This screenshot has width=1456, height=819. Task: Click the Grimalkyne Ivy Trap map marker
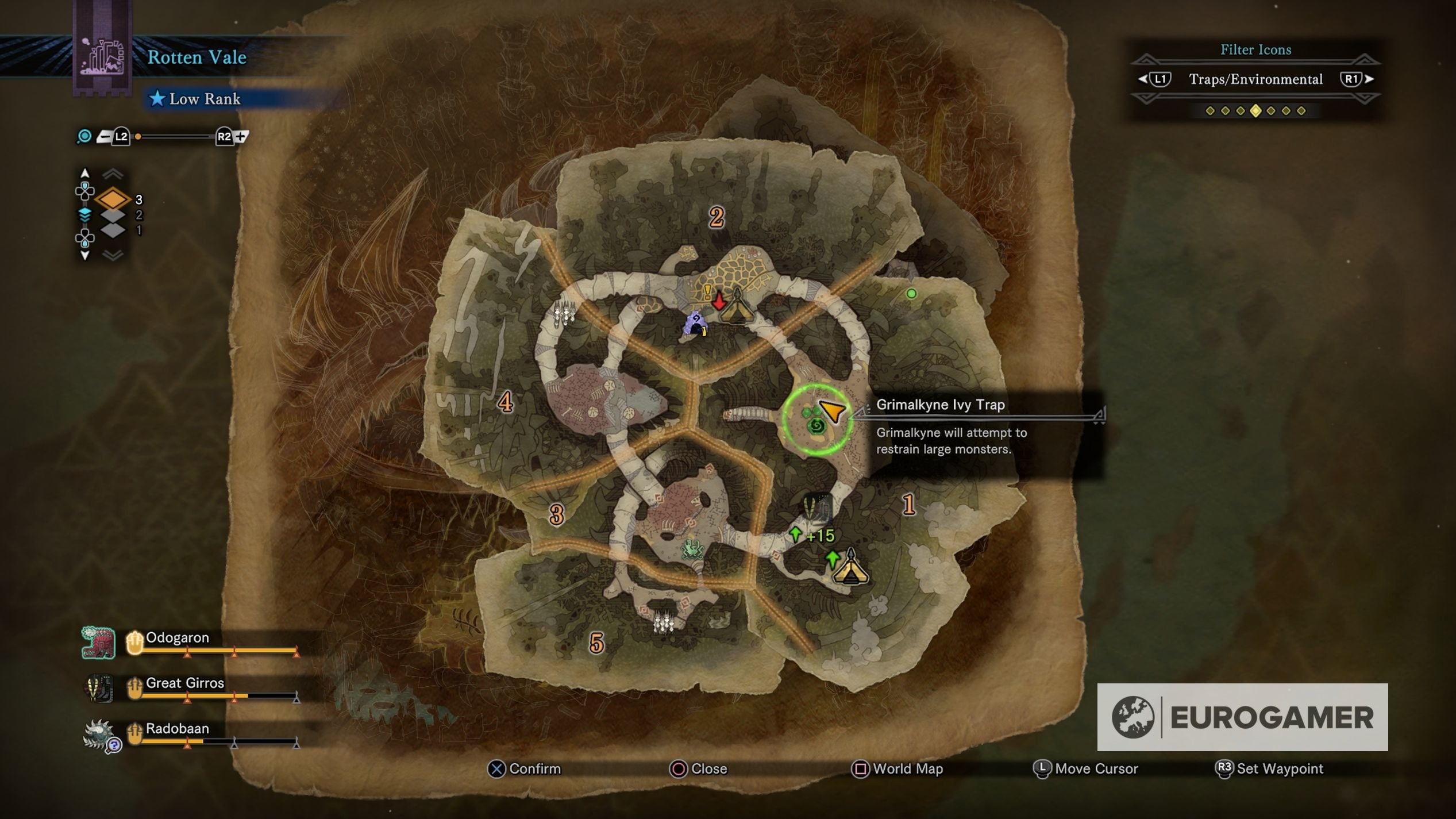coord(816,425)
